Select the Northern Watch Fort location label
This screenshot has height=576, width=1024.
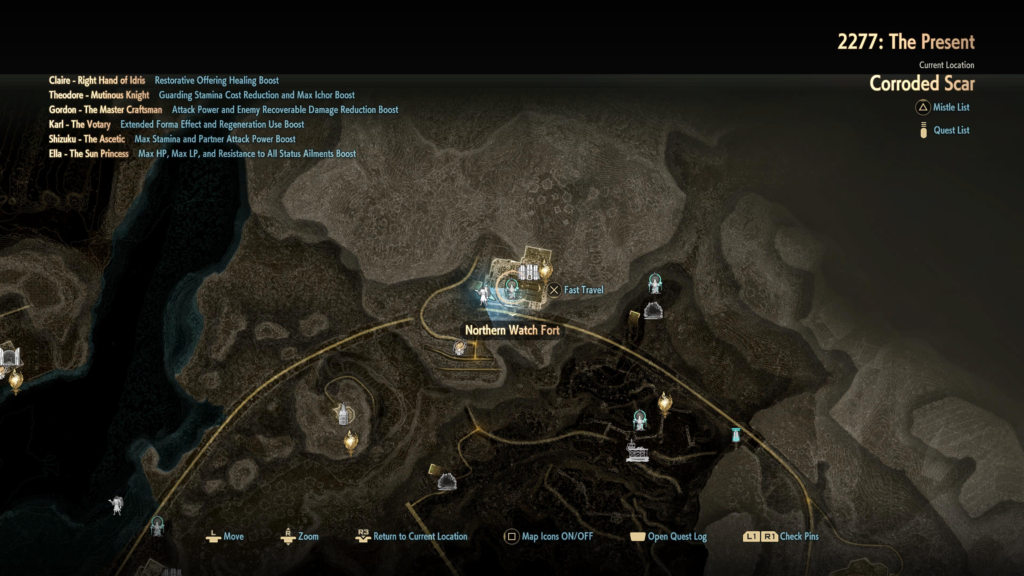[510, 330]
